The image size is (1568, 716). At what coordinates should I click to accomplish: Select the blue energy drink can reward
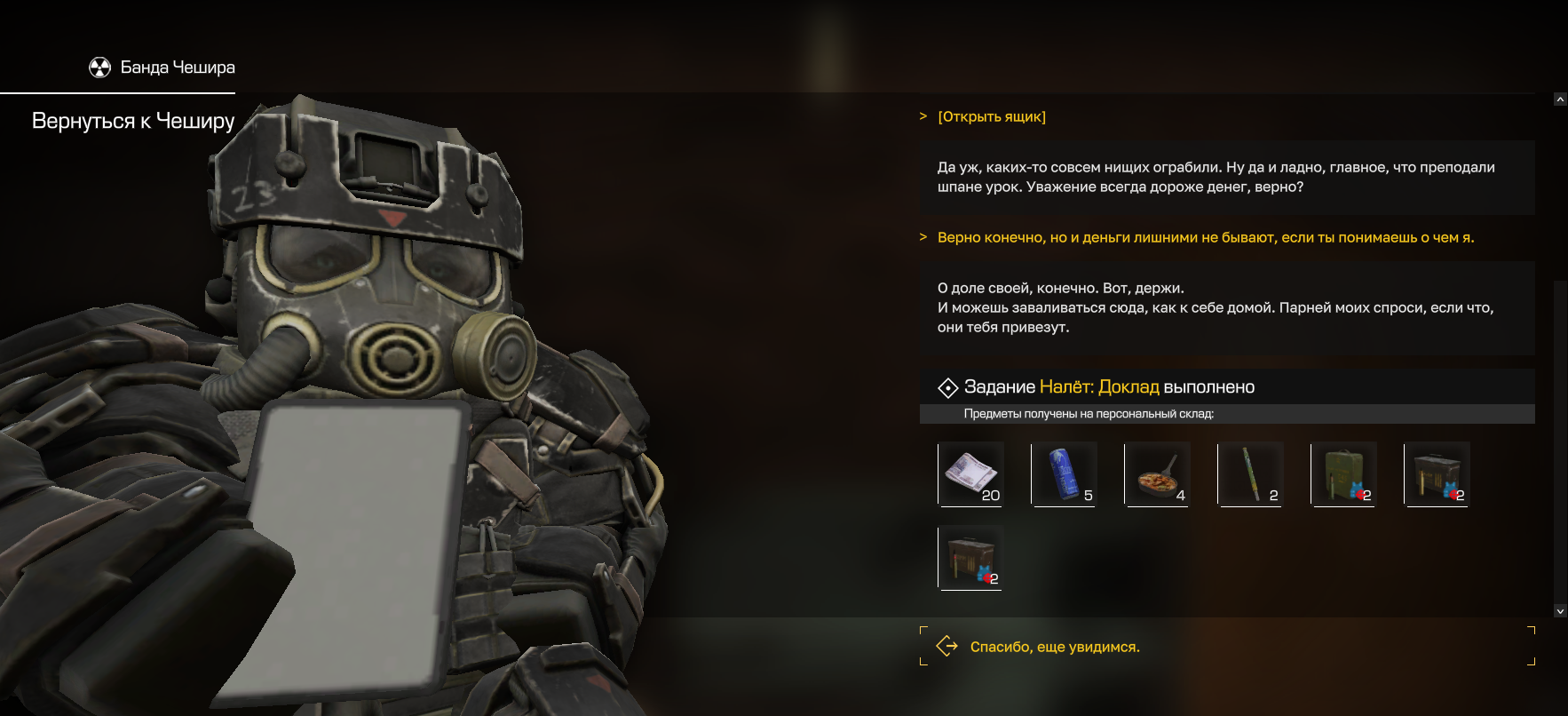point(1064,473)
